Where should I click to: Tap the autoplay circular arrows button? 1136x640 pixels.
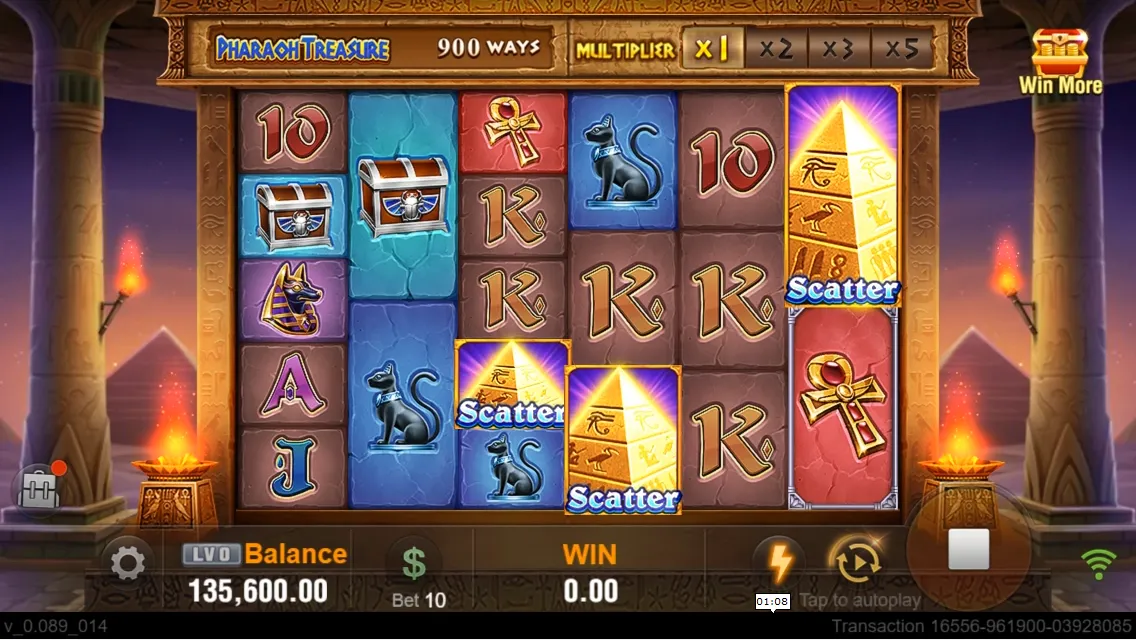coord(854,563)
